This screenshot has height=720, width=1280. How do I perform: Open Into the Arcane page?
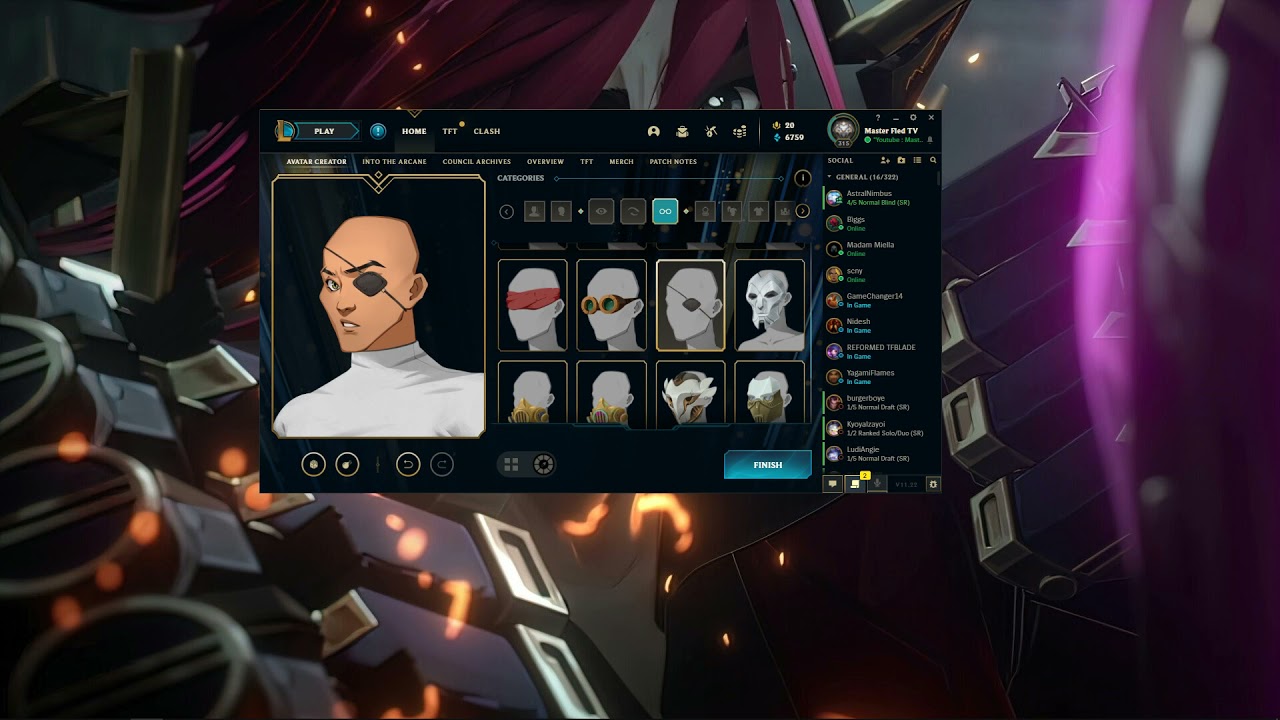coord(394,162)
